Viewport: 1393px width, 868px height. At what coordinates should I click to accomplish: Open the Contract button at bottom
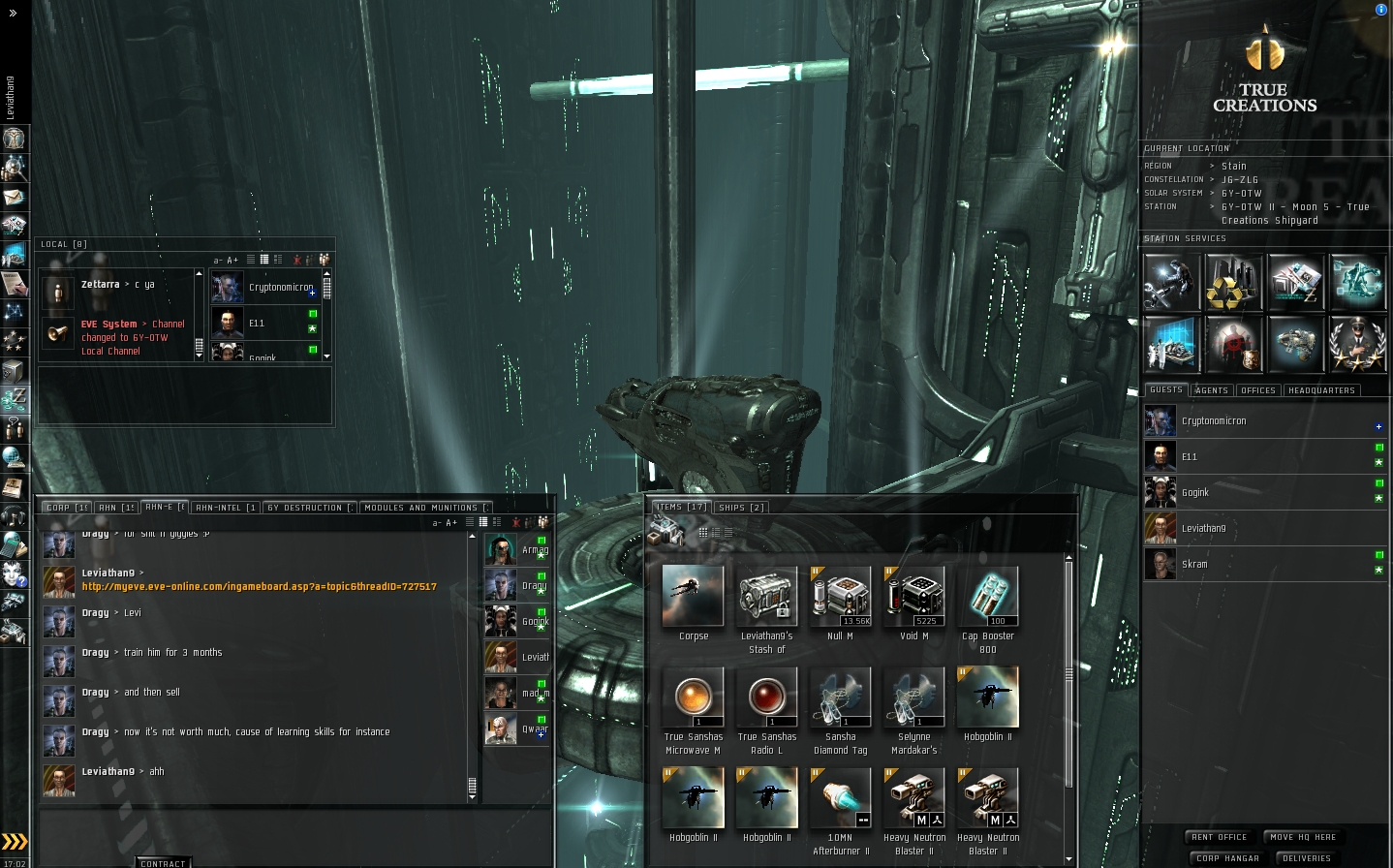click(163, 862)
